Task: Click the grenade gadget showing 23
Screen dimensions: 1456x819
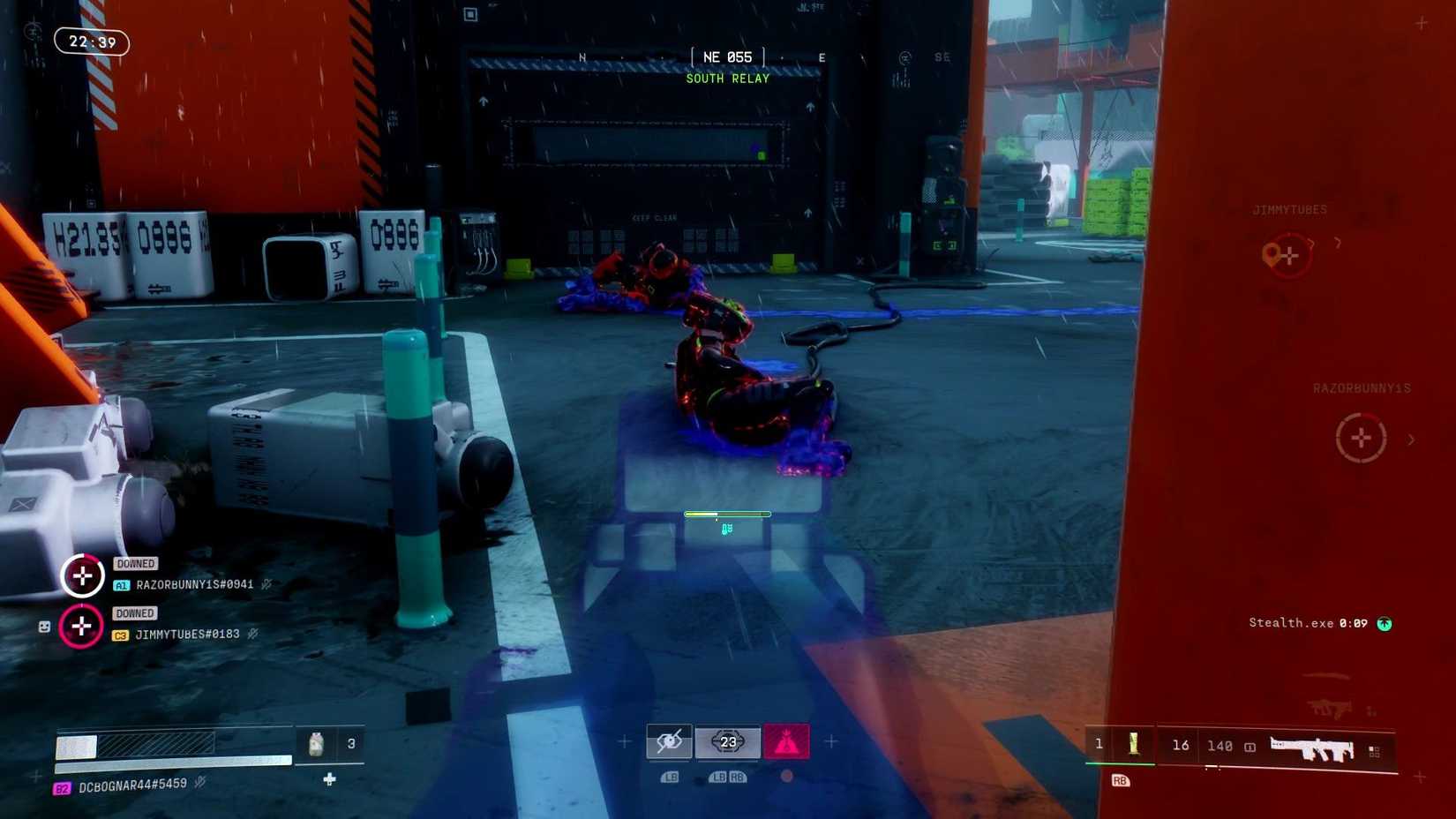Action: pyautogui.click(x=729, y=741)
